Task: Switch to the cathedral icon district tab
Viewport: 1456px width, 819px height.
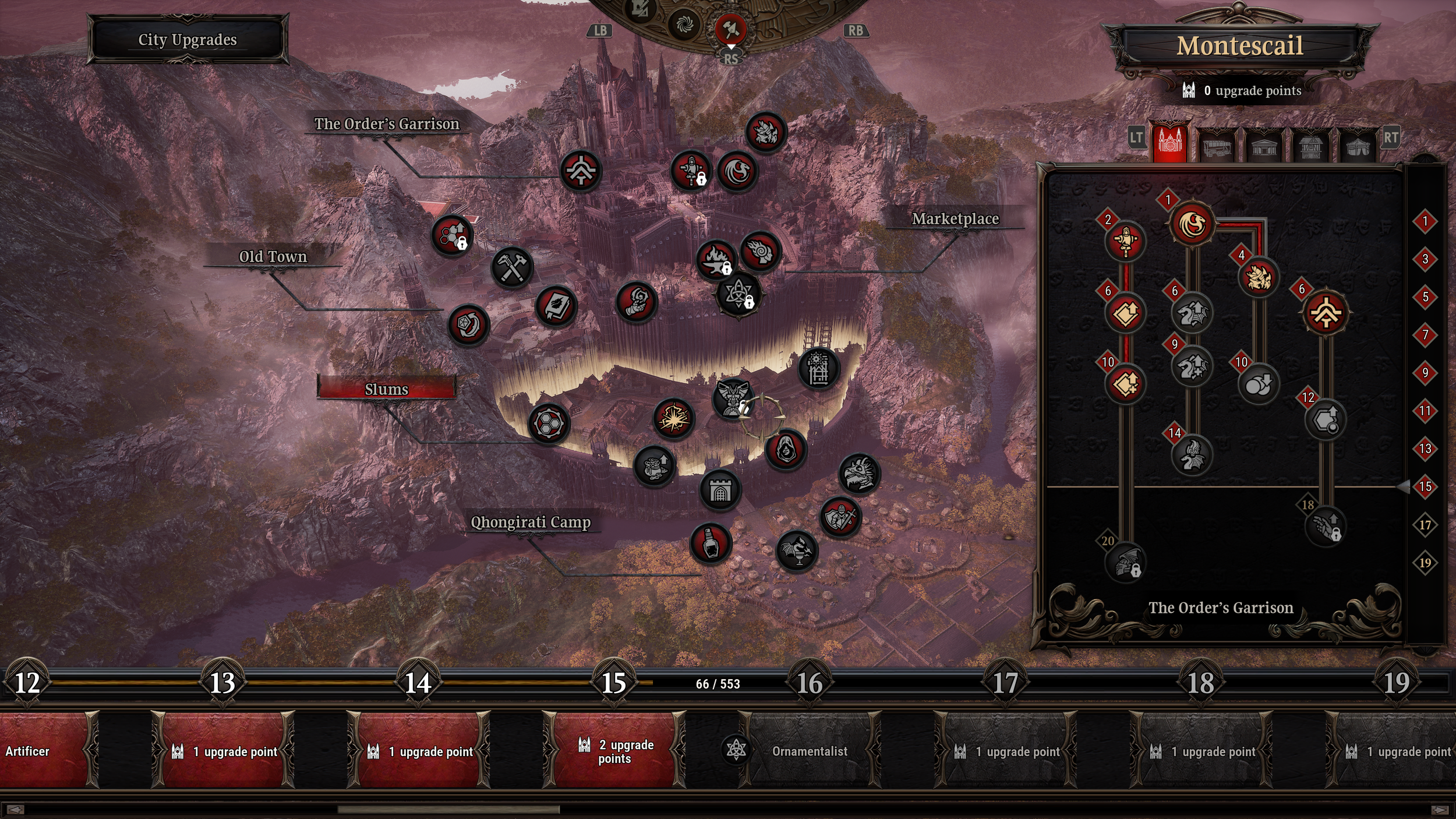Action: (1170, 142)
